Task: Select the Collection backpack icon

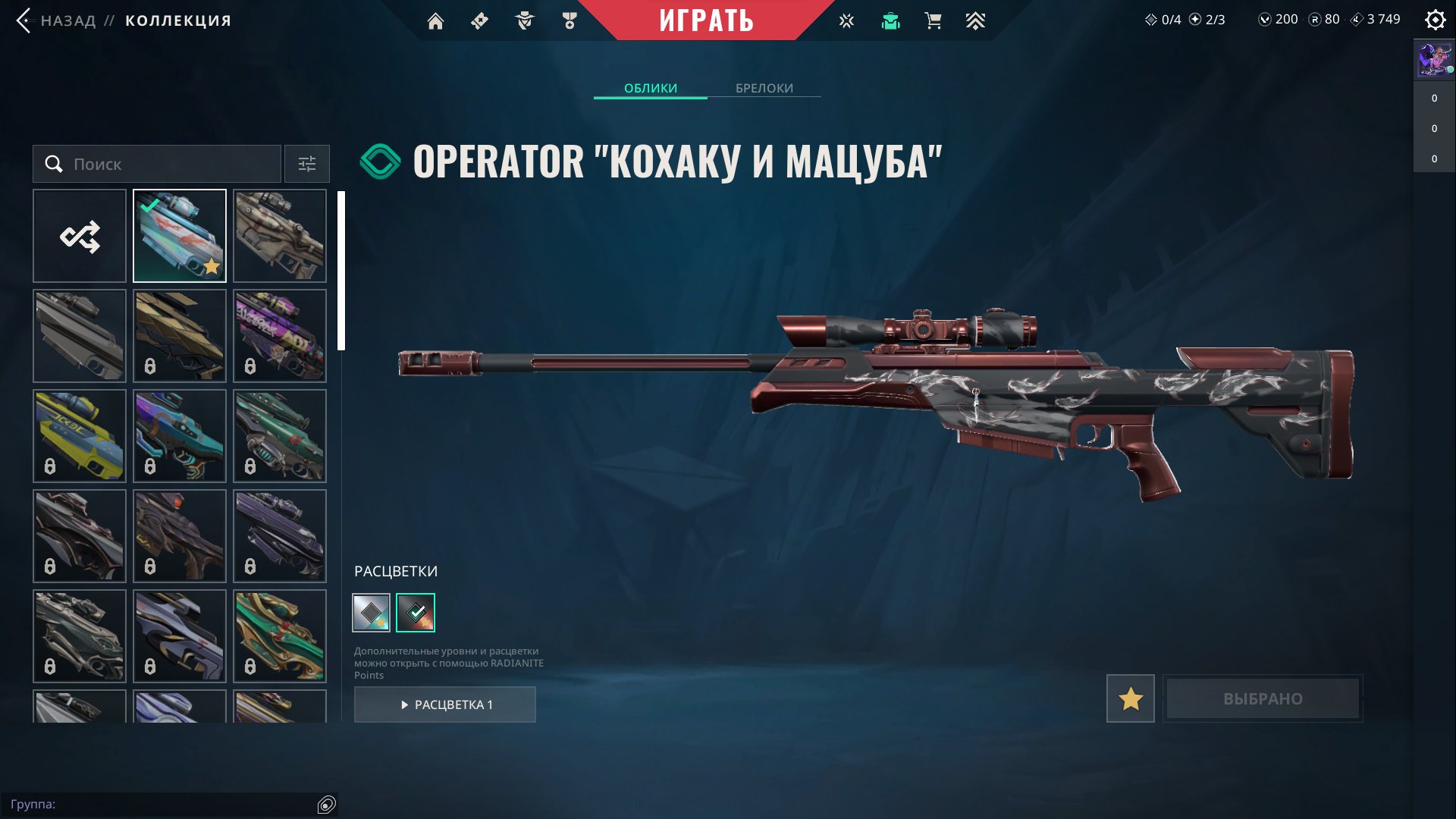Action: tap(890, 20)
